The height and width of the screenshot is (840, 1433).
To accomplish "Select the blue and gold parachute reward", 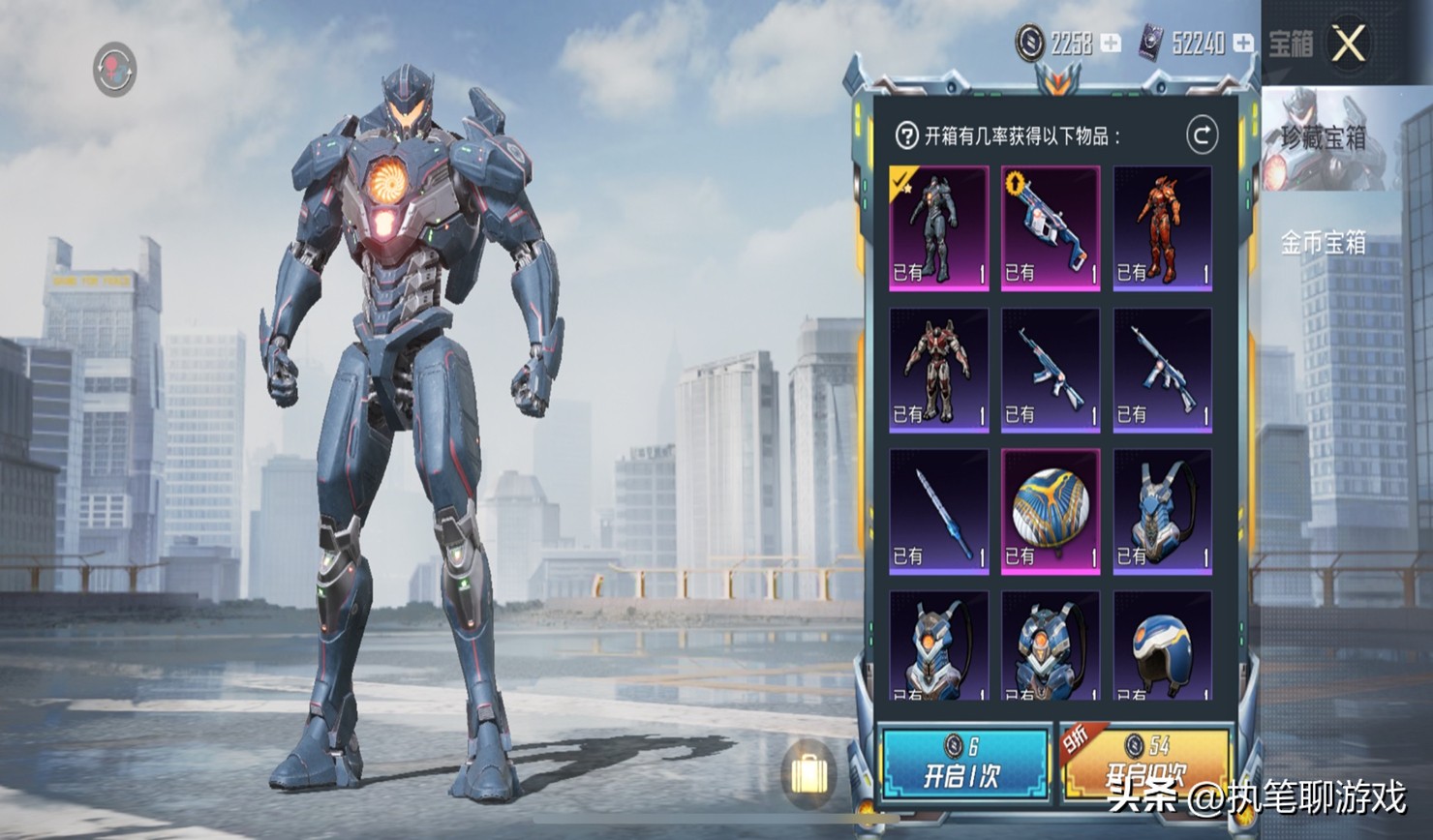I will [1051, 511].
